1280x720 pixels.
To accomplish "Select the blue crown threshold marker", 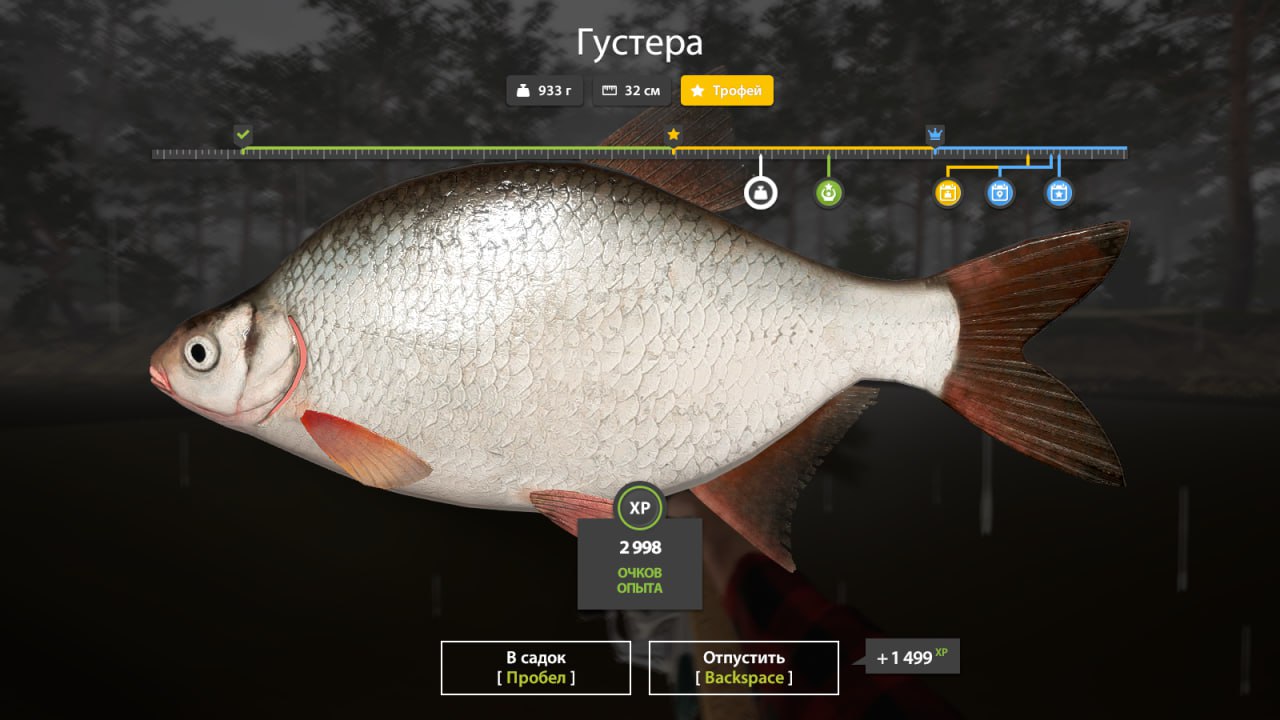I will coord(935,135).
